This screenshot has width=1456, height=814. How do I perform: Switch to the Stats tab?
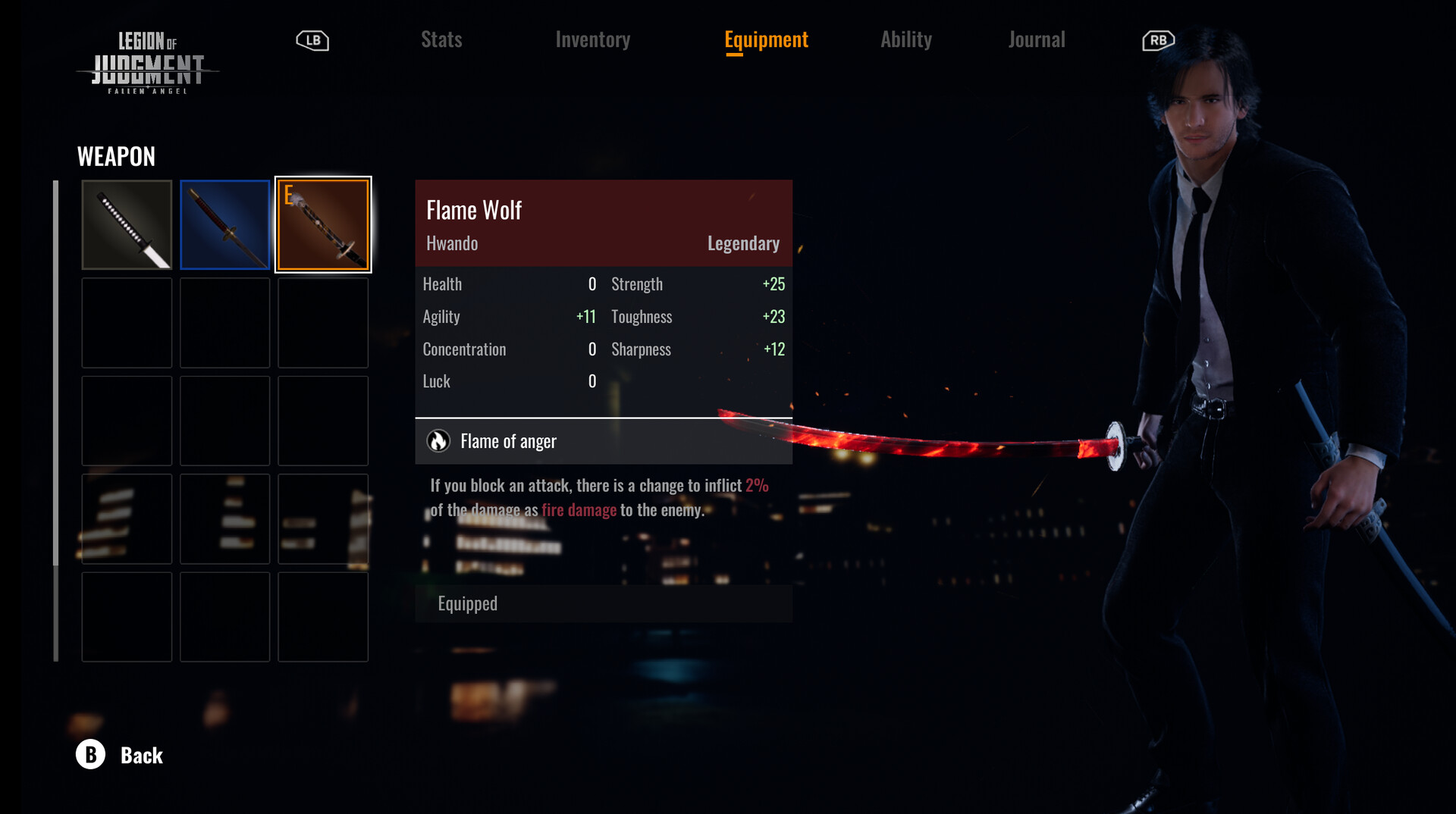pyautogui.click(x=441, y=39)
